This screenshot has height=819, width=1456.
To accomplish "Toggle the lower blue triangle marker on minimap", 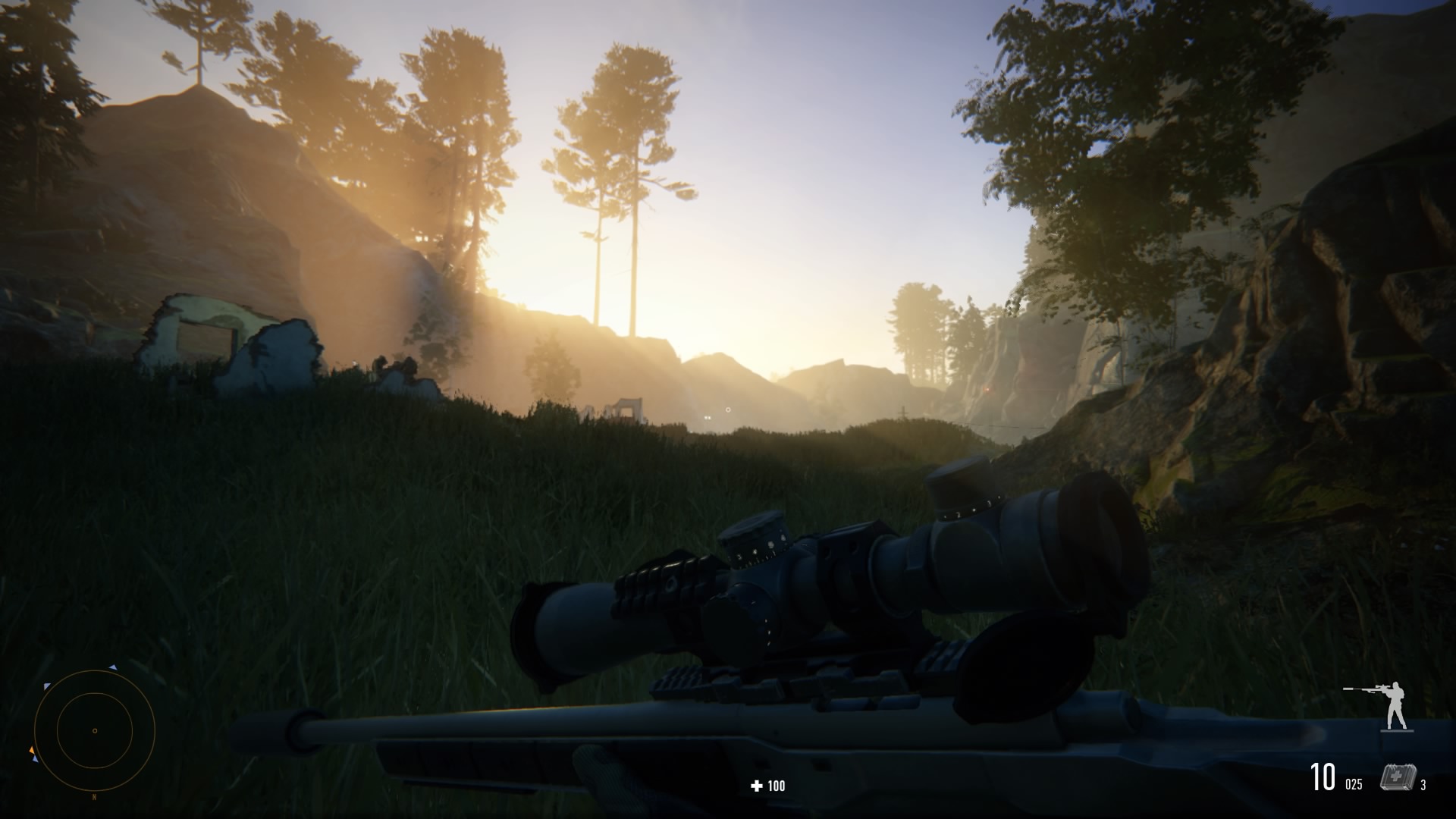I will (35, 758).
